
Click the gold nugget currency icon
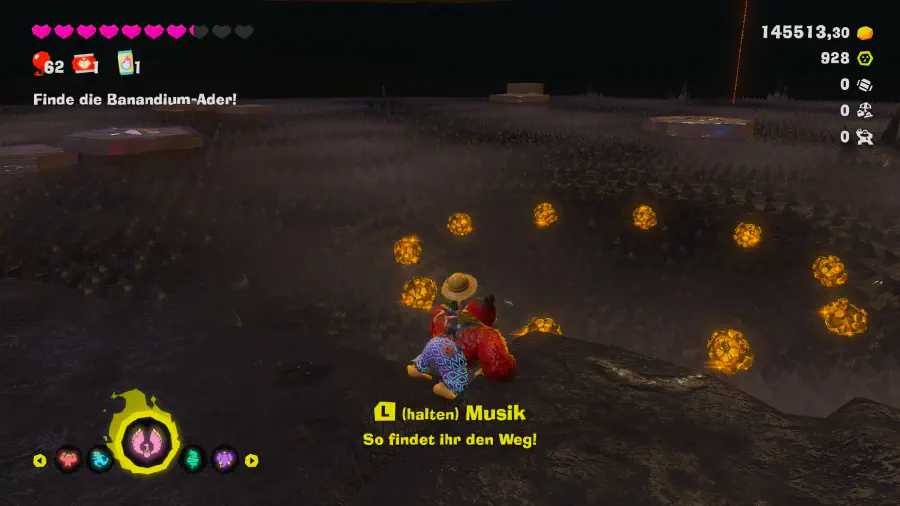point(865,33)
